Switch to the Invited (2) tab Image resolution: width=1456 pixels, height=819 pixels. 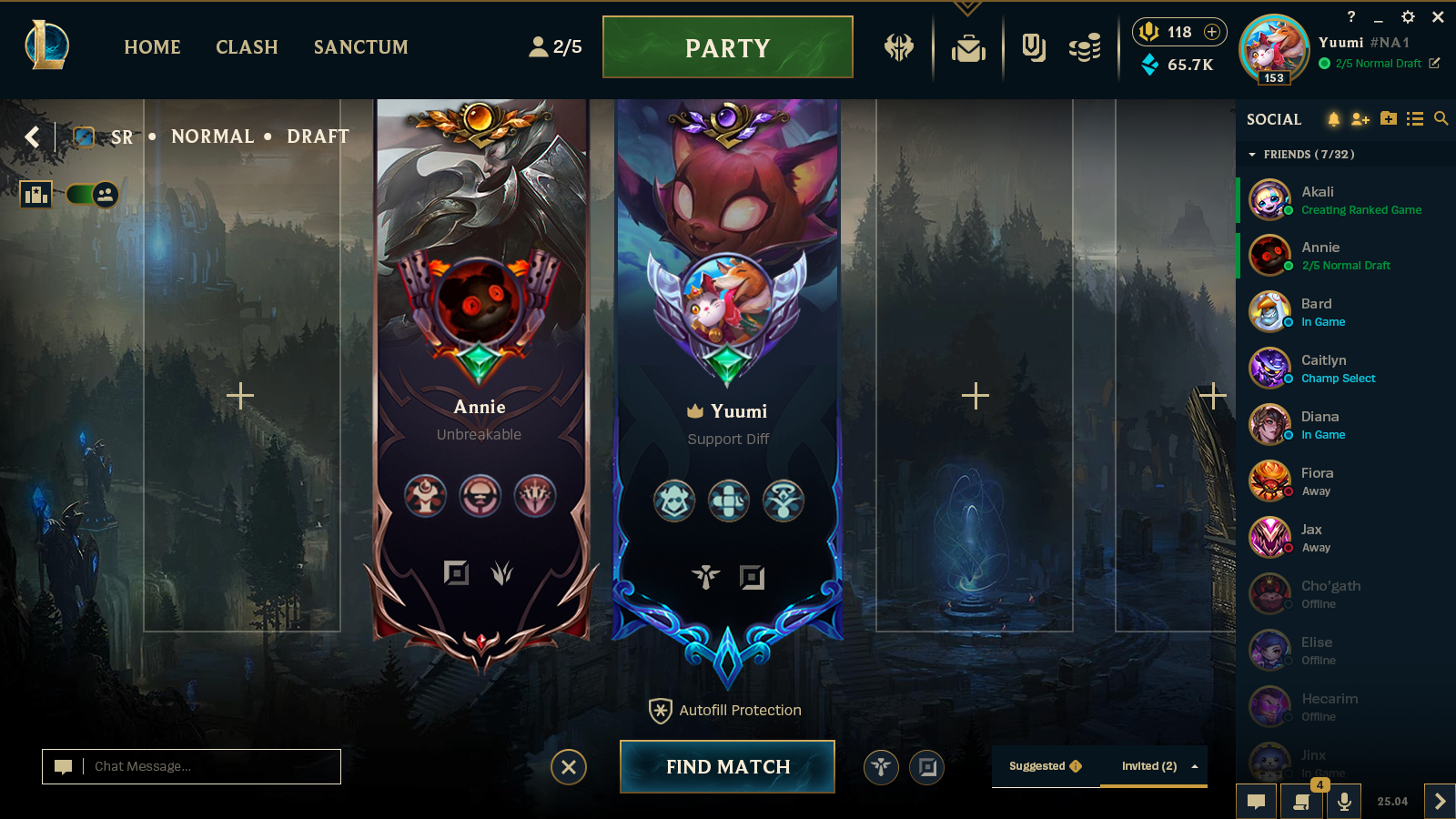point(1149,766)
